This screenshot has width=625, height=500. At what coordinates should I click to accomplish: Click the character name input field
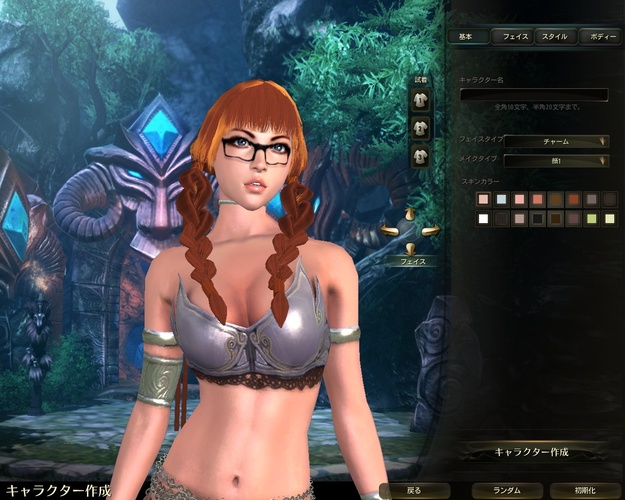pyautogui.click(x=533, y=94)
